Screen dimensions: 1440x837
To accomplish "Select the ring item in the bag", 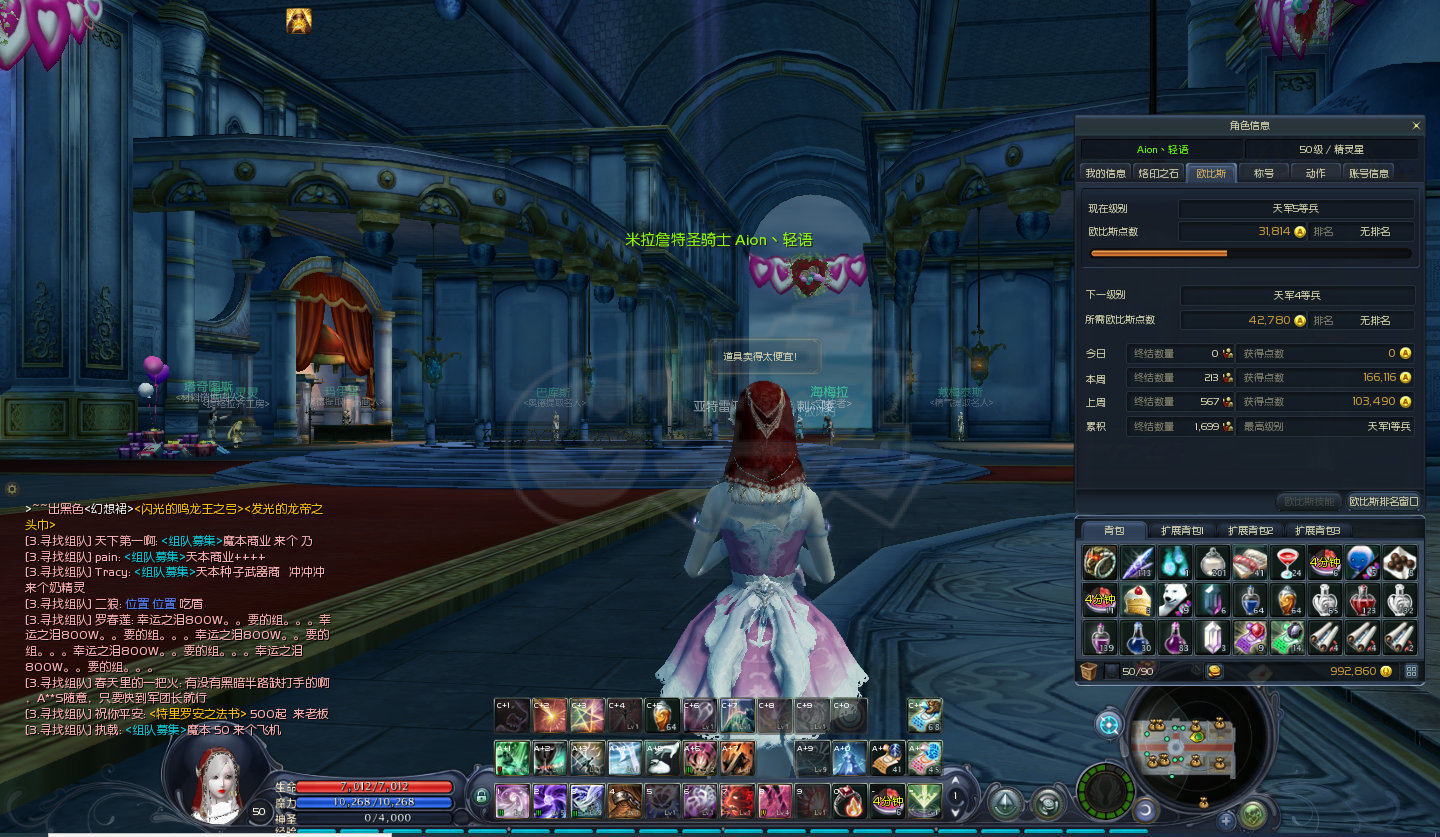I will coord(1100,562).
